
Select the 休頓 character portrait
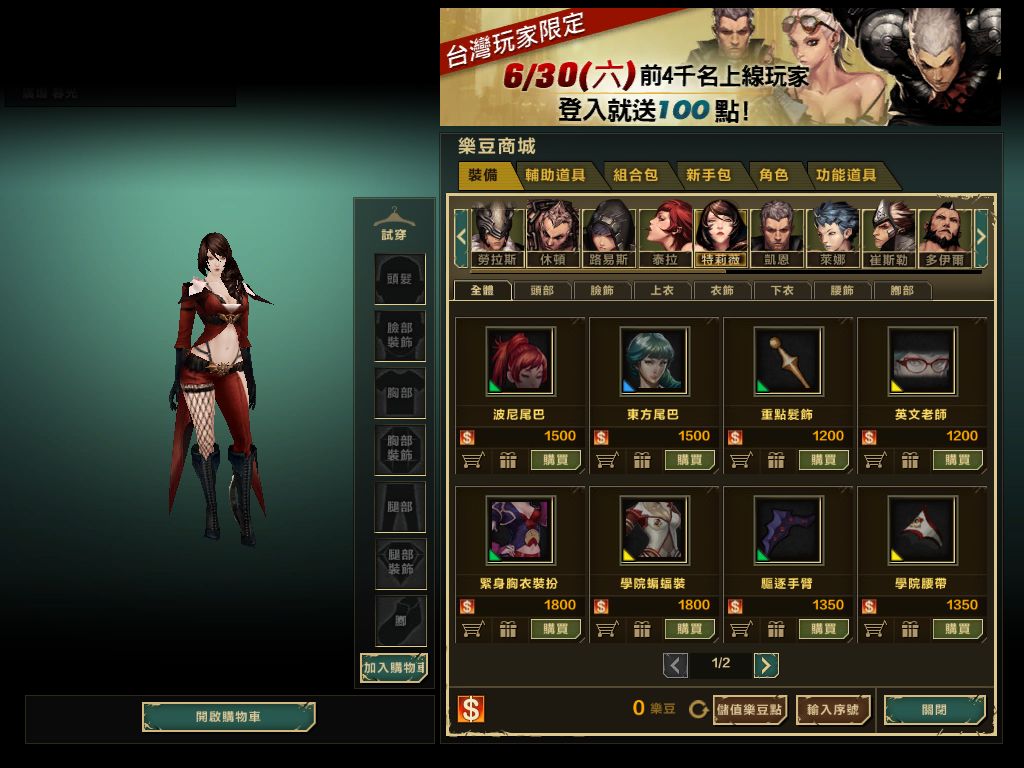tap(553, 234)
